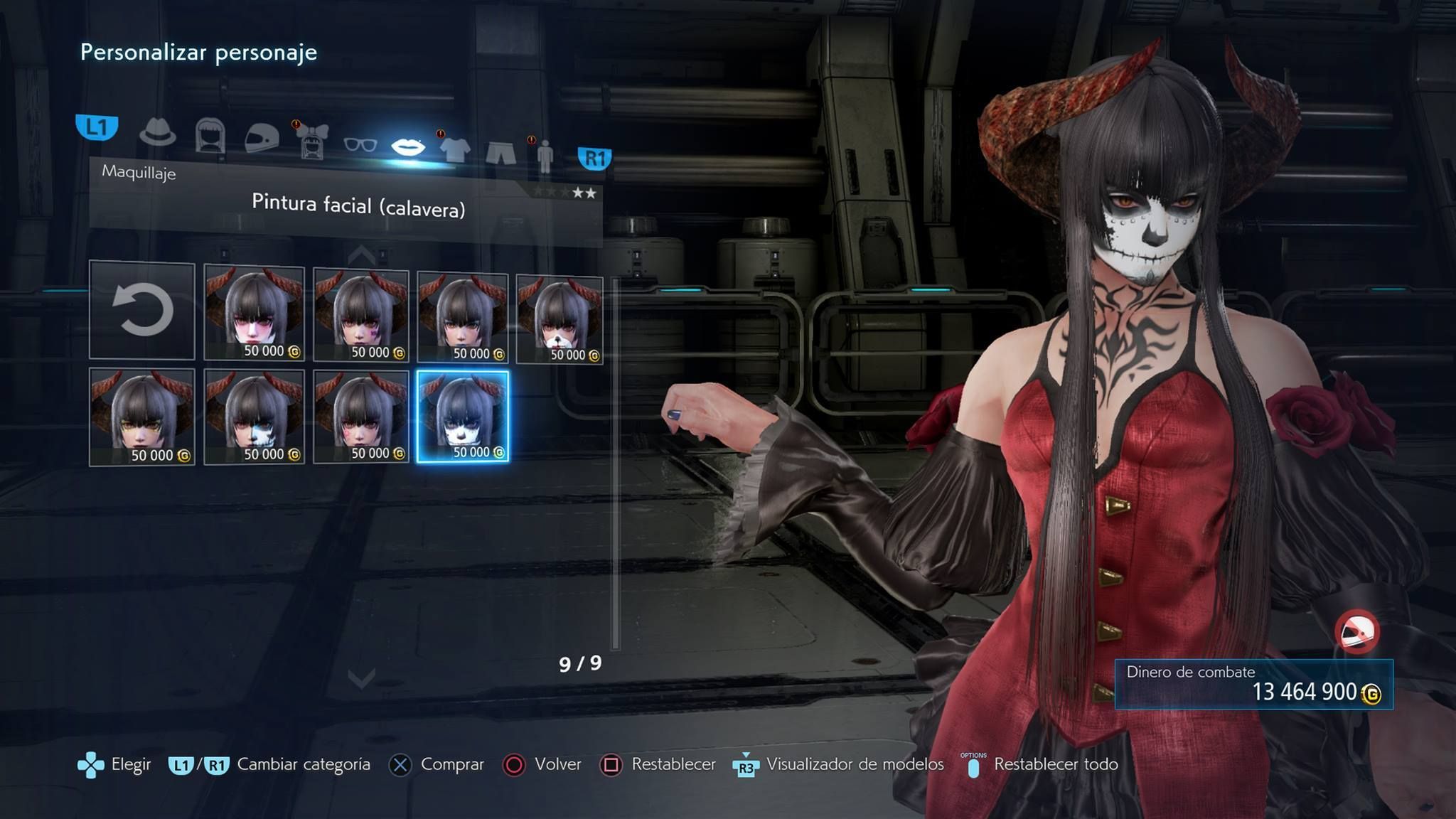
Task: Pick the half-skull face paint thumbnail
Action: (254, 417)
